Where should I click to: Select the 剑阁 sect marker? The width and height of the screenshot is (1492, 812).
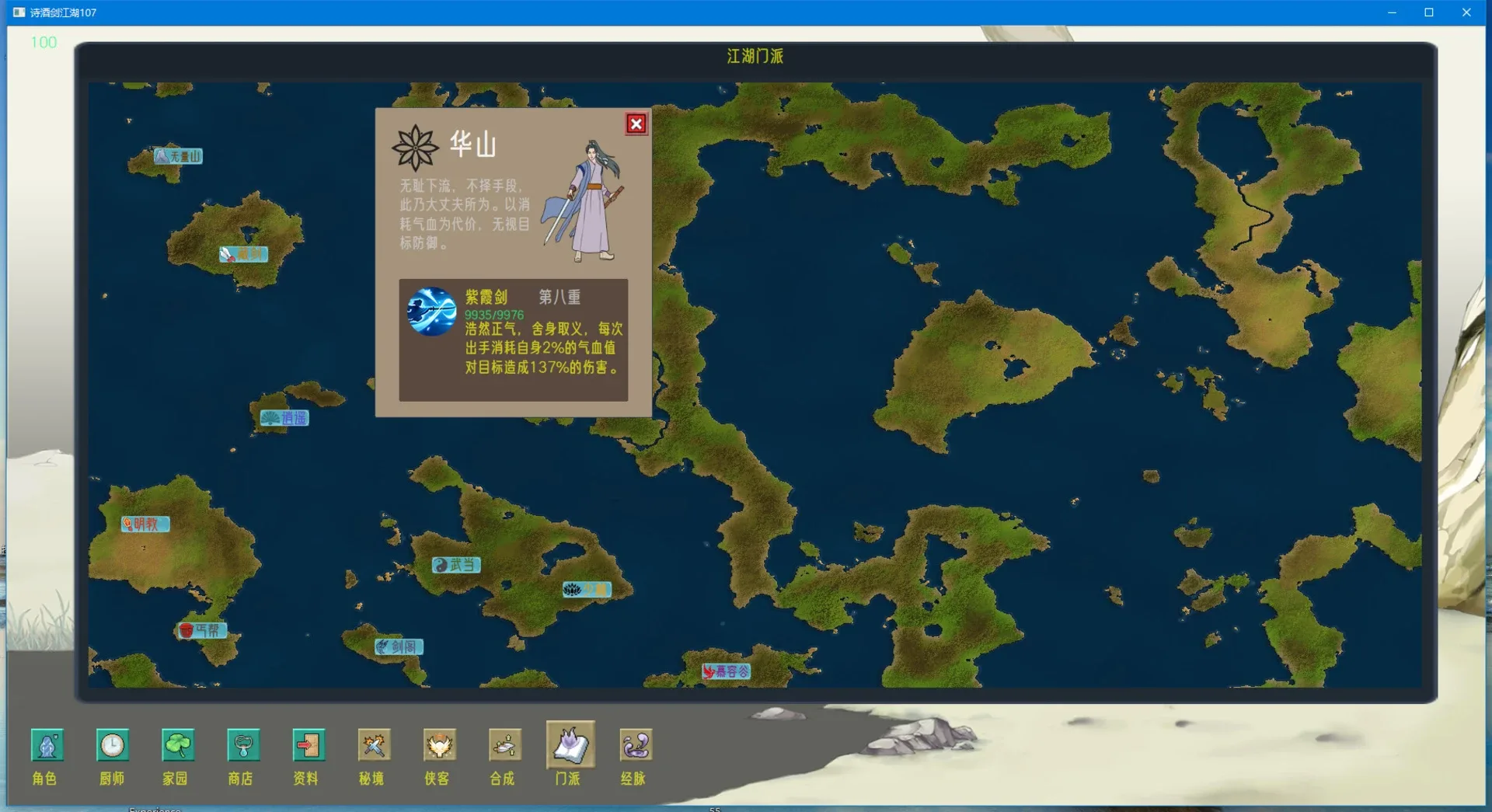coord(397,646)
